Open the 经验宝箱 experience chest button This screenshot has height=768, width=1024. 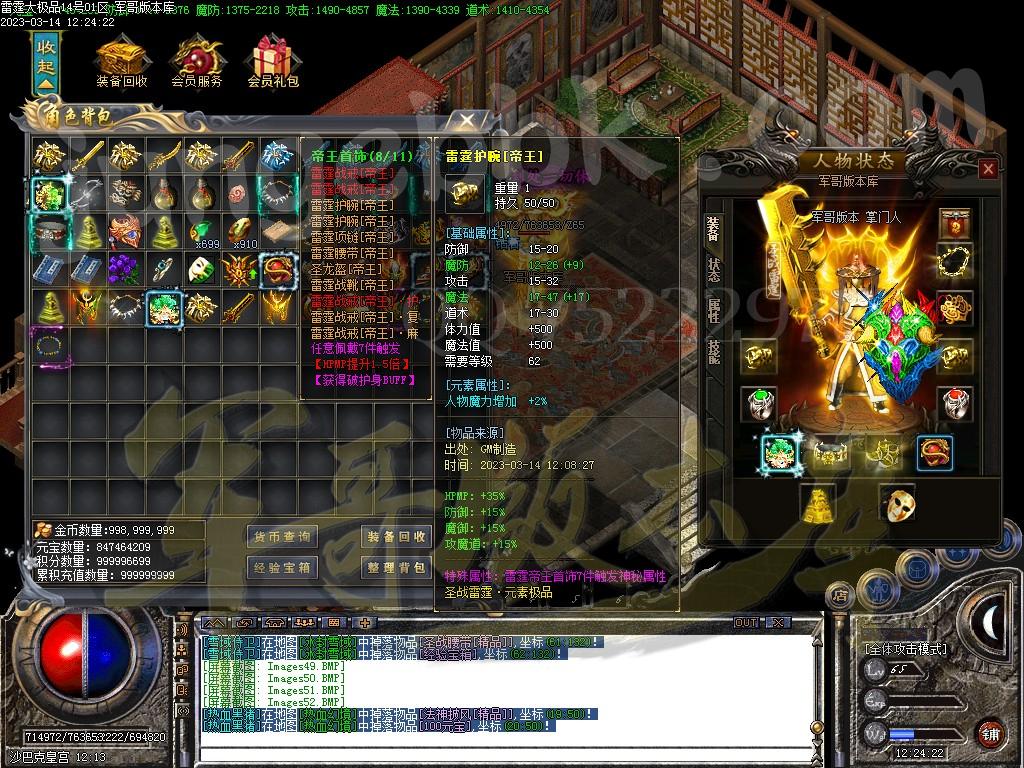[x=281, y=568]
